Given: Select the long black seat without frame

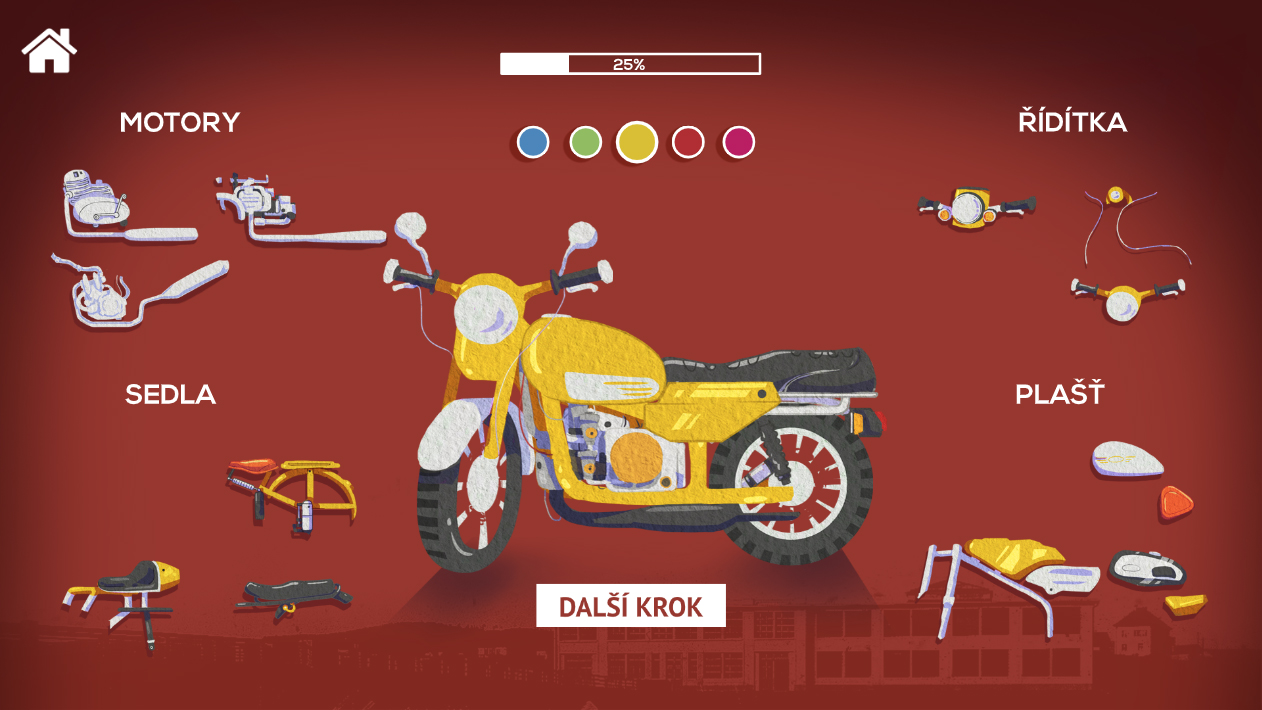Looking at the screenshot, I should (x=295, y=596).
